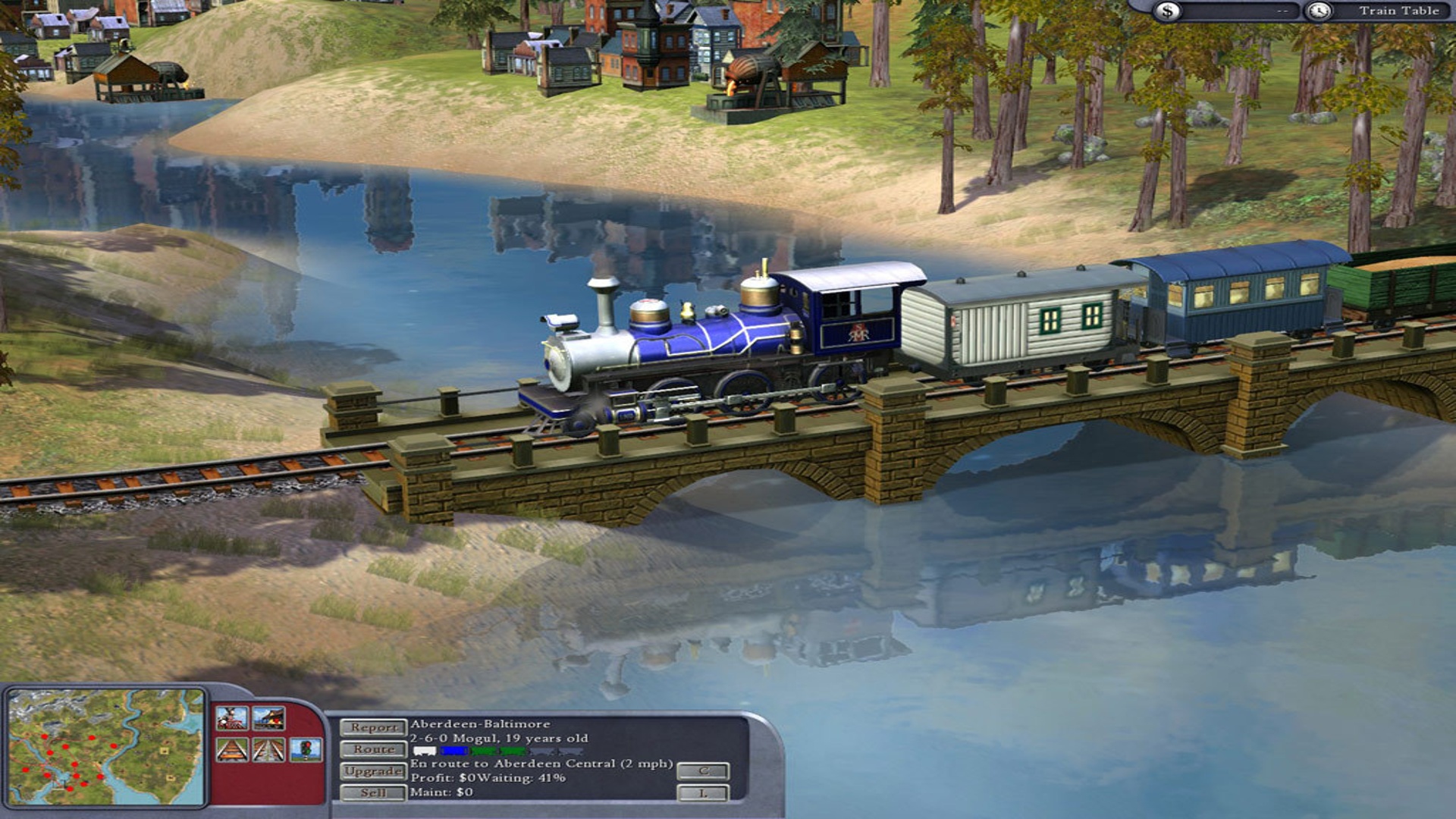The image size is (1456, 819).
Task: Click the small C button
Action: click(x=703, y=771)
